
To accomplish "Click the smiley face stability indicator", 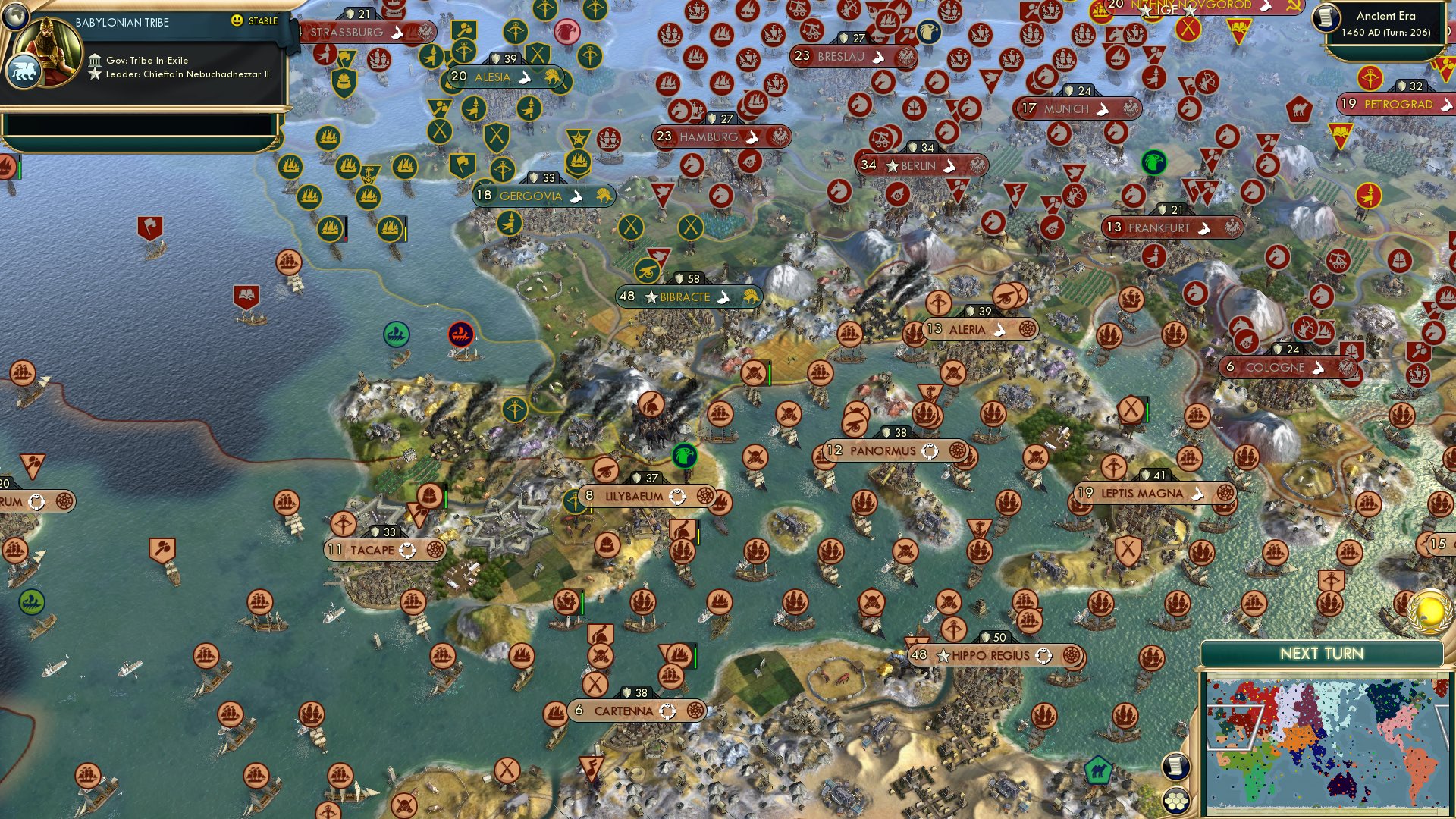I will (237, 21).
